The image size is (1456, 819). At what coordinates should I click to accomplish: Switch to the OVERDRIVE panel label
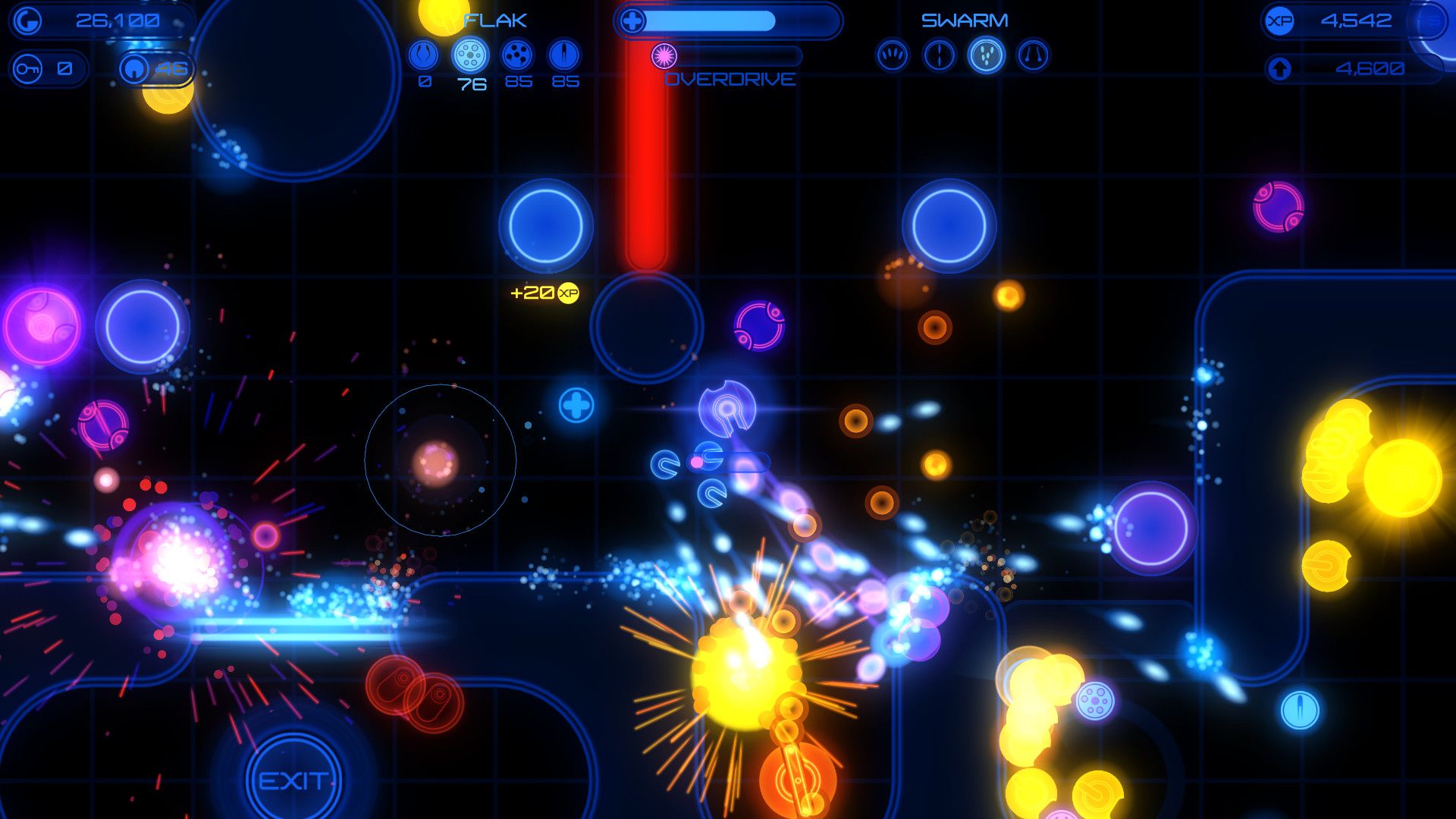(731, 80)
